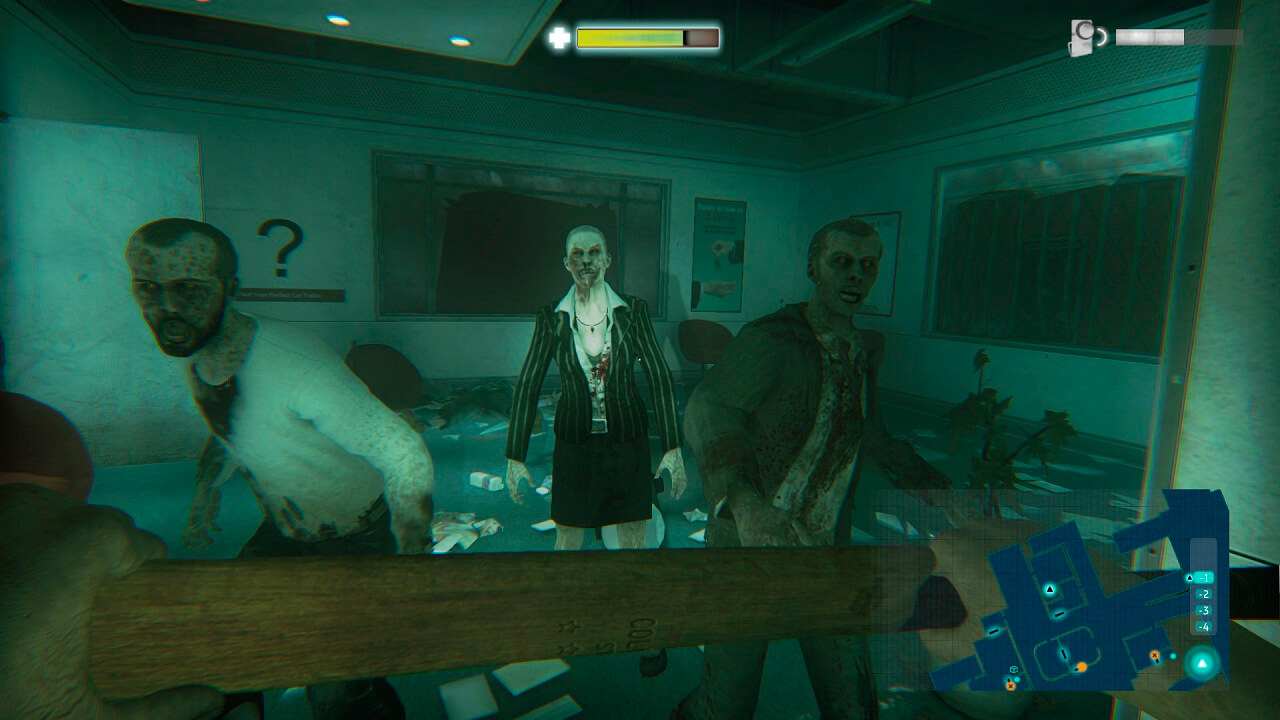The image size is (1280, 720).
Task: Show floor -3 on the minimap
Action: 1202,610
